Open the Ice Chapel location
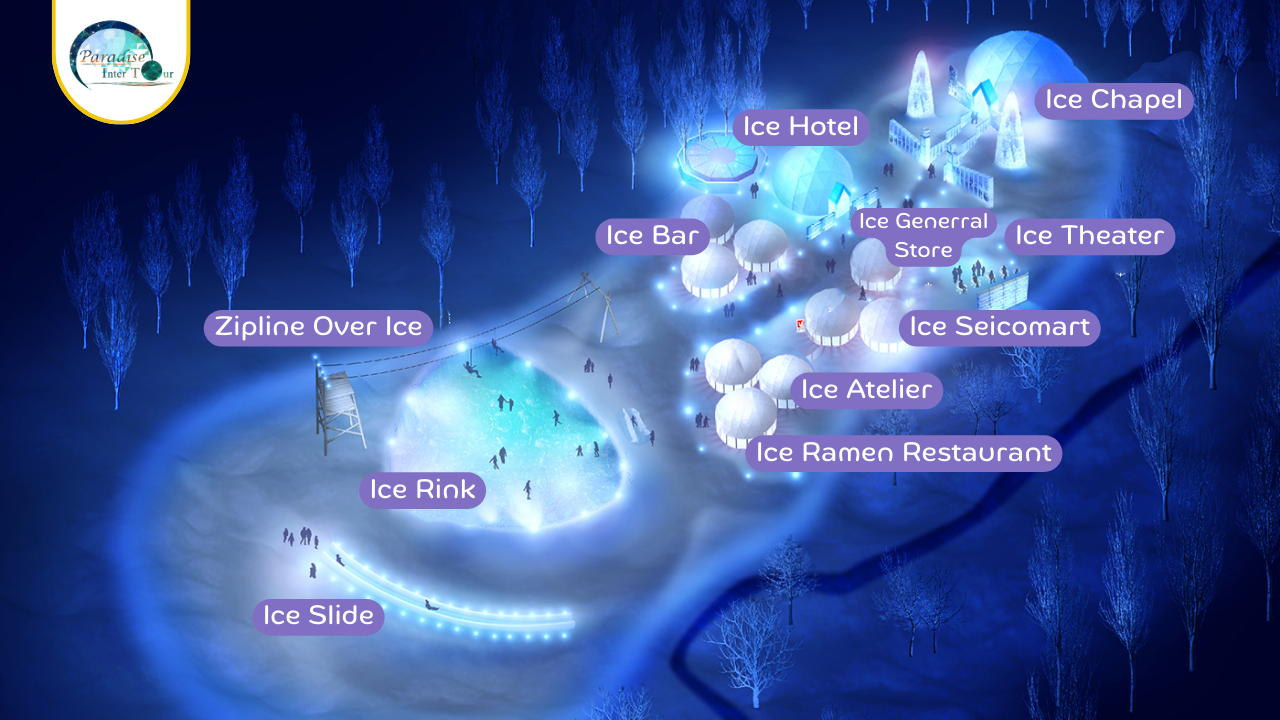Viewport: 1280px width, 720px height. point(1113,100)
